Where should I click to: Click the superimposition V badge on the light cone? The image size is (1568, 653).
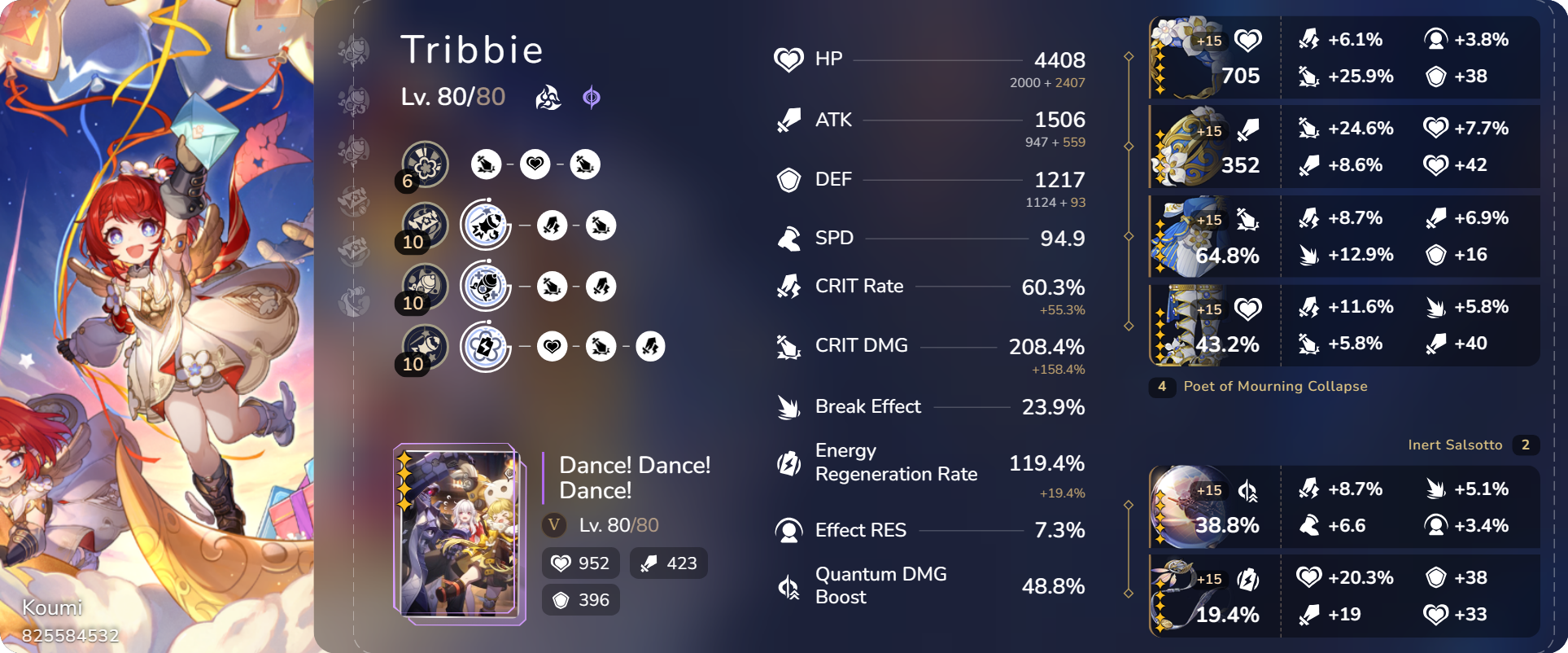554,526
